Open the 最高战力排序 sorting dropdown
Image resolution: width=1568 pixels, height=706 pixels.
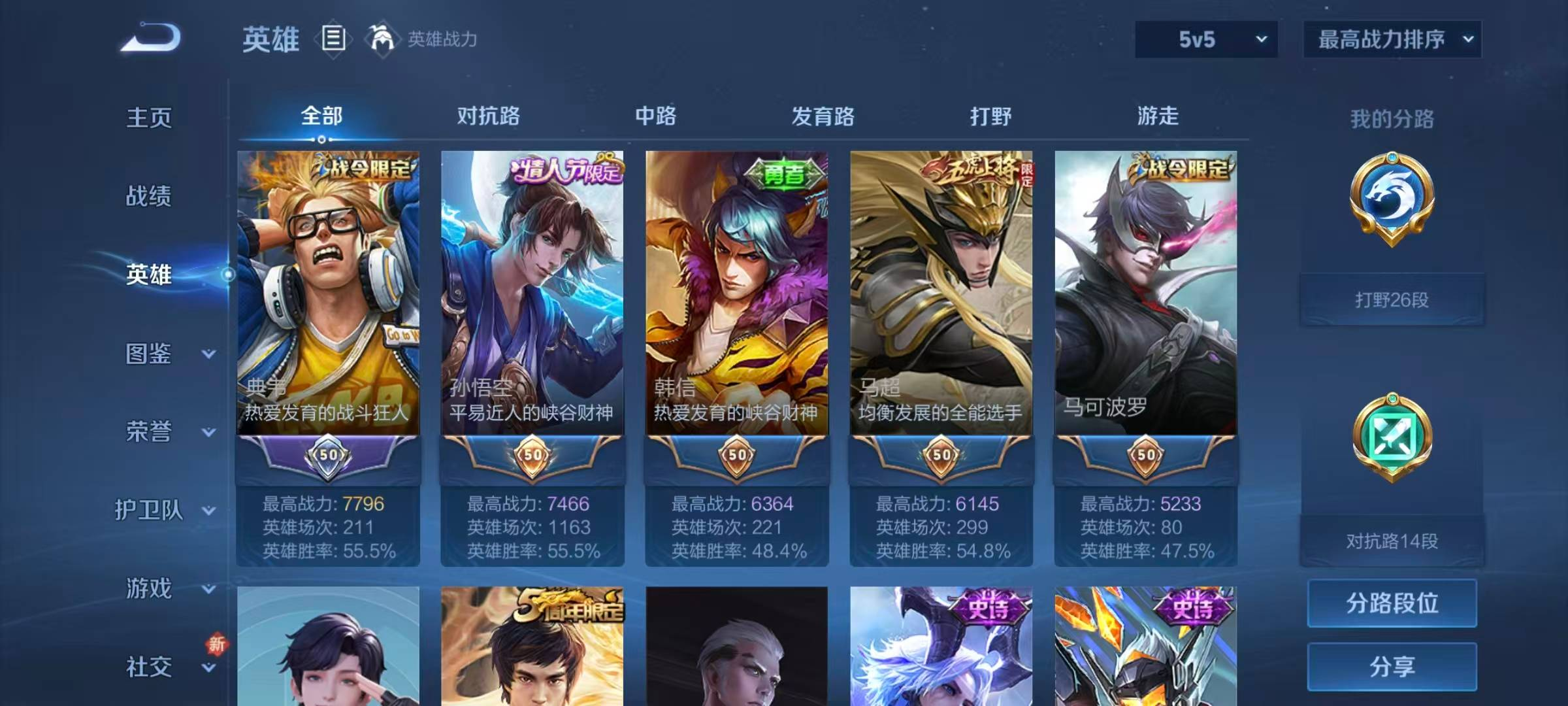coord(1390,39)
